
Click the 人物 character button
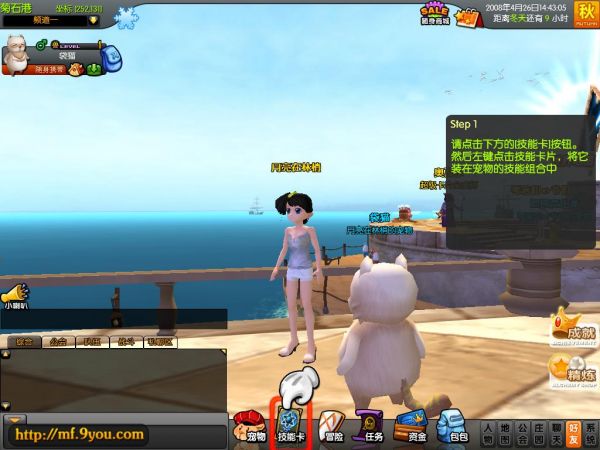[487, 432]
